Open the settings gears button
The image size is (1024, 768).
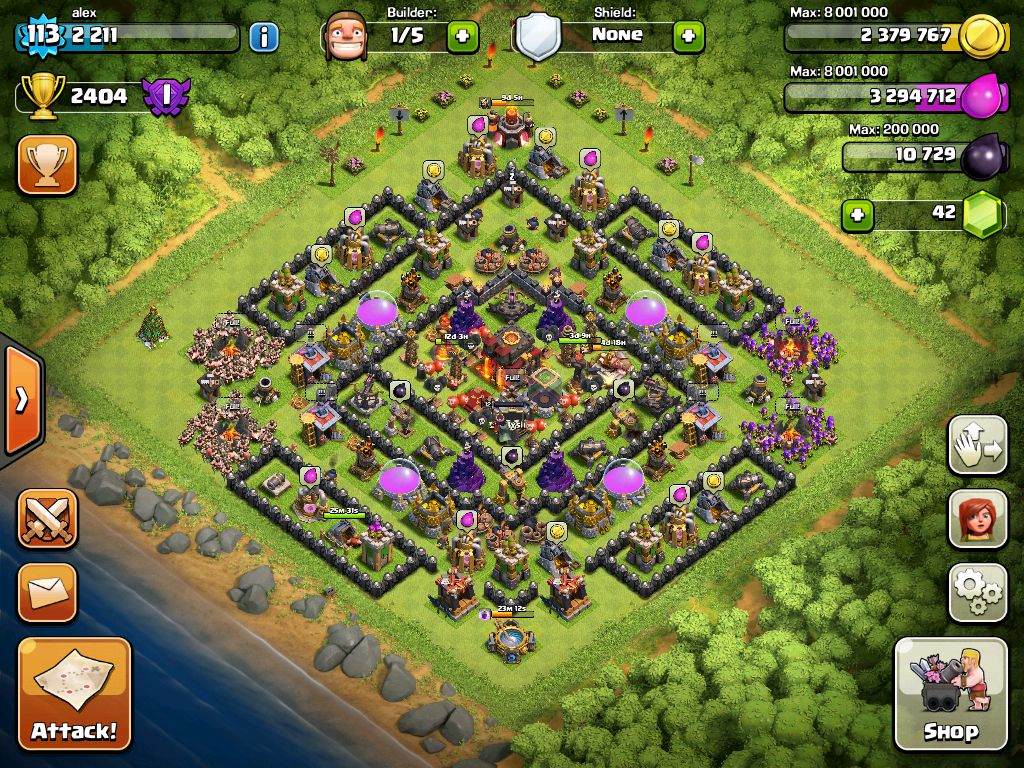click(977, 592)
